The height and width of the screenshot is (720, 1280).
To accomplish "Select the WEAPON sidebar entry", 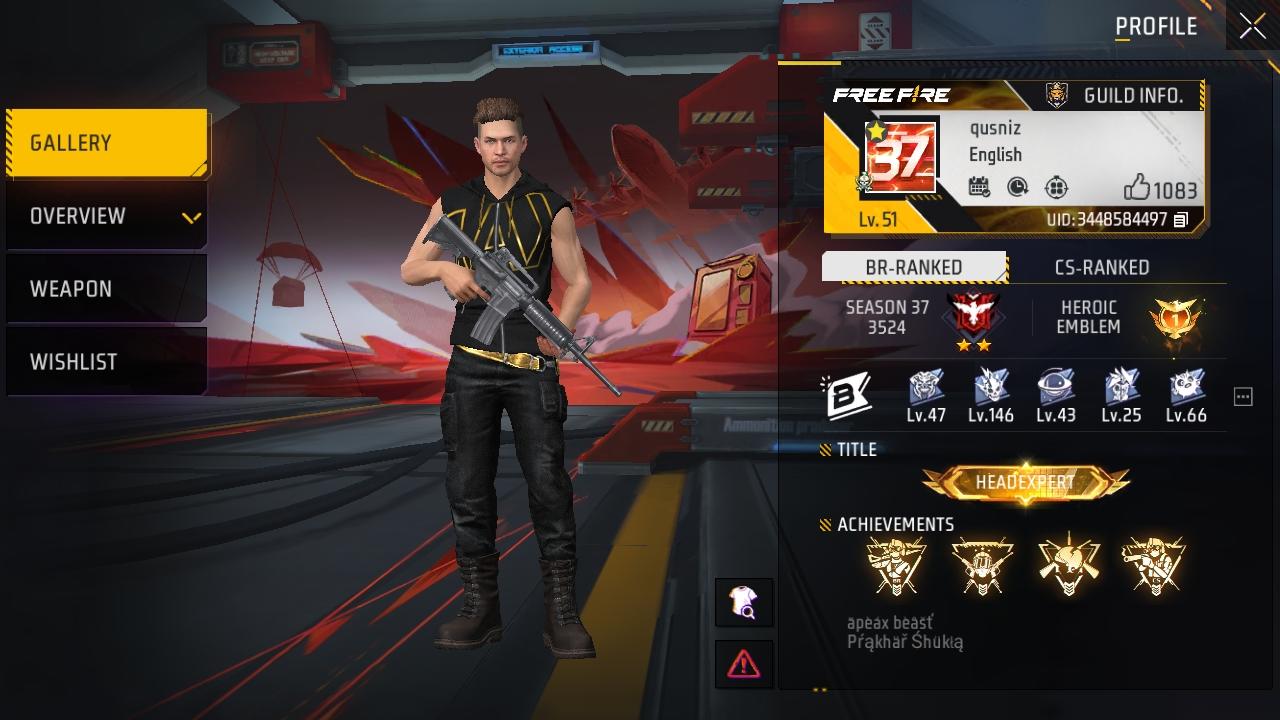I will pos(106,288).
